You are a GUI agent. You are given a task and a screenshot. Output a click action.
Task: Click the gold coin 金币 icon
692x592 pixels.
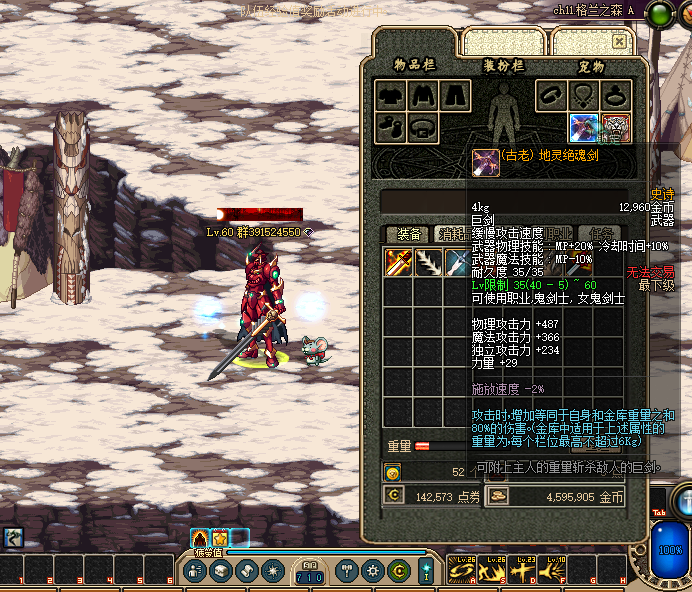pyautogui.click(x=499, y=496)
